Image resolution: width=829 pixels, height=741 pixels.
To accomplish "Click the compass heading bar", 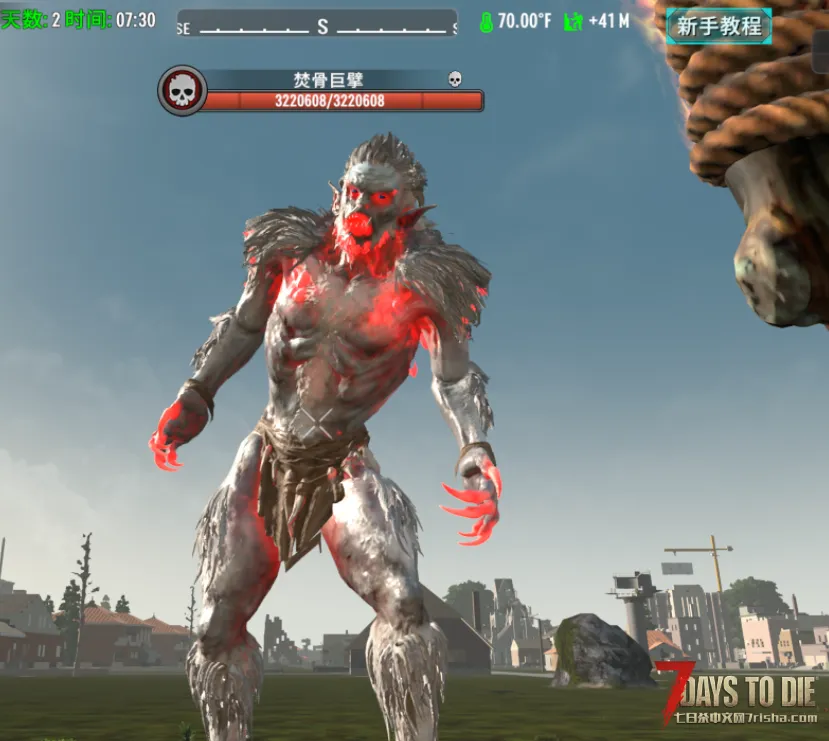I will pos(317,25).
